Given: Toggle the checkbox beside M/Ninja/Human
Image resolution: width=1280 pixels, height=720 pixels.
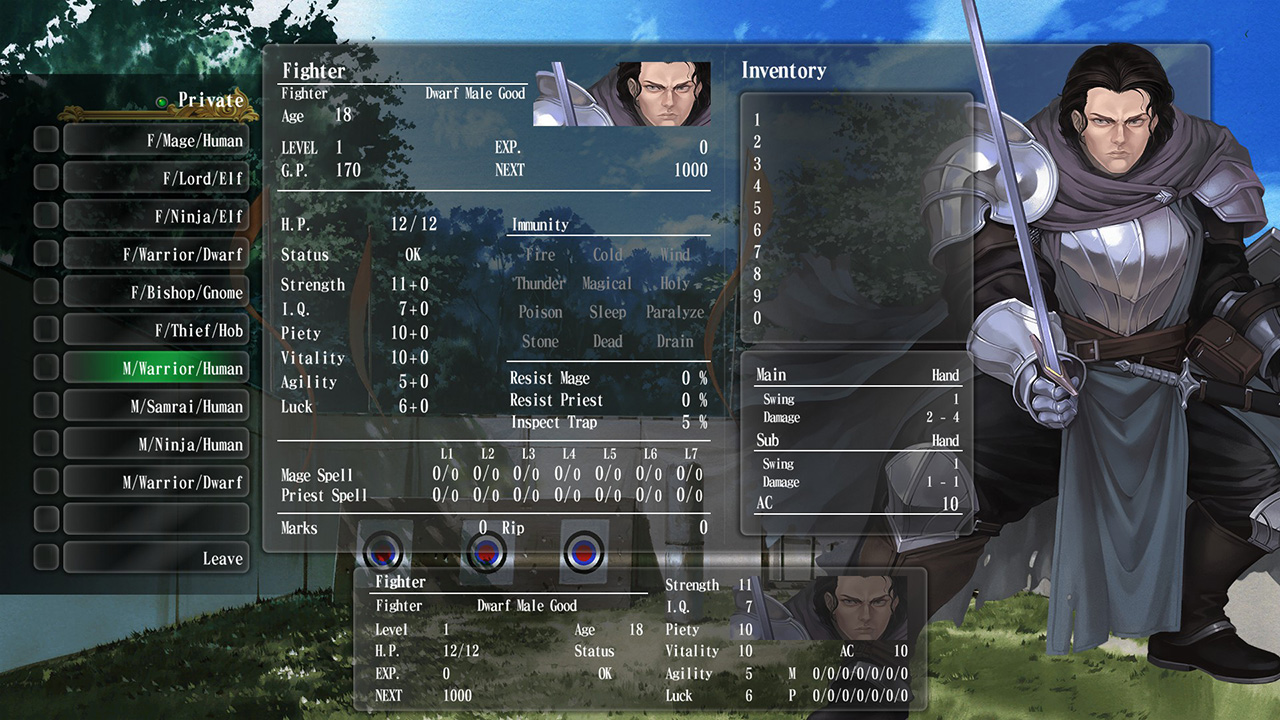Looking at the screenshot, I should point(45,443).
